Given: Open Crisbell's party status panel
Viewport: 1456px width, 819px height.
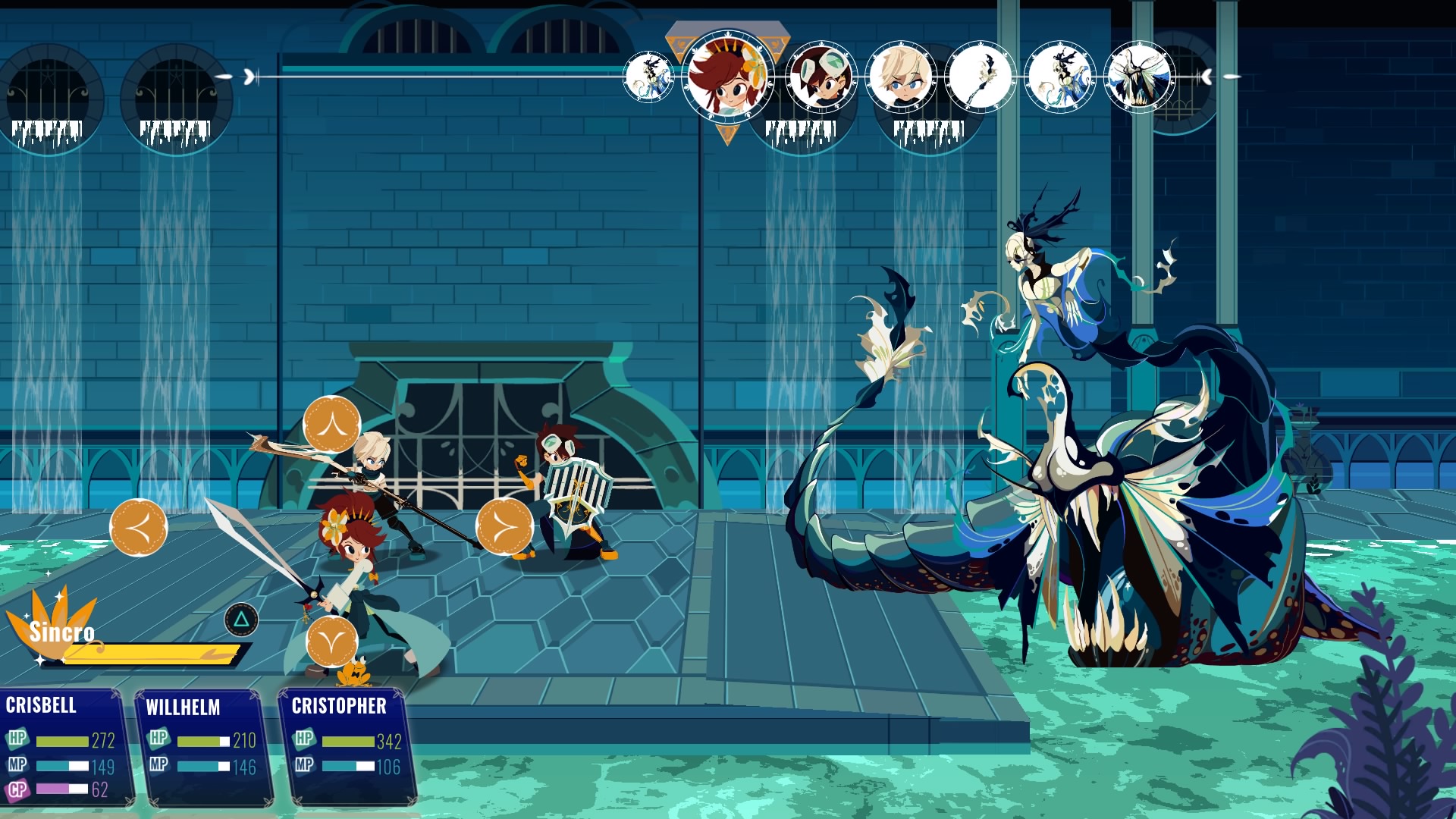Looking at the screenshot, I should [x=64, y=747].
